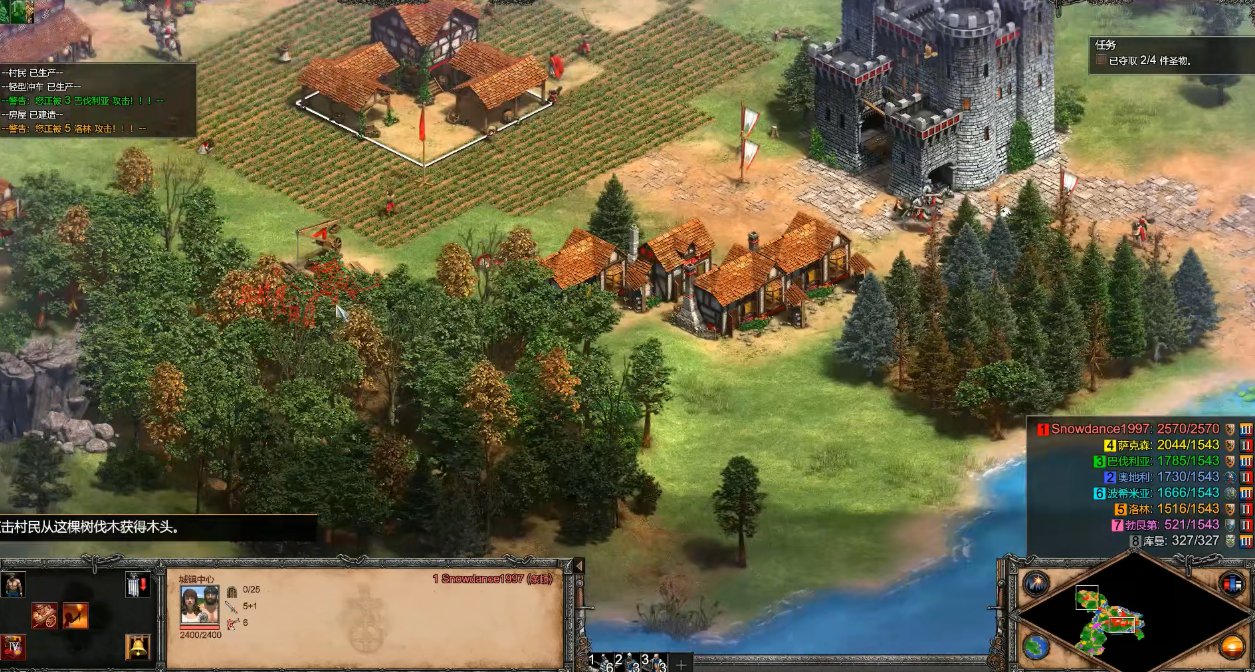
Task: Select the Town Center portrait
Action: 199,607
